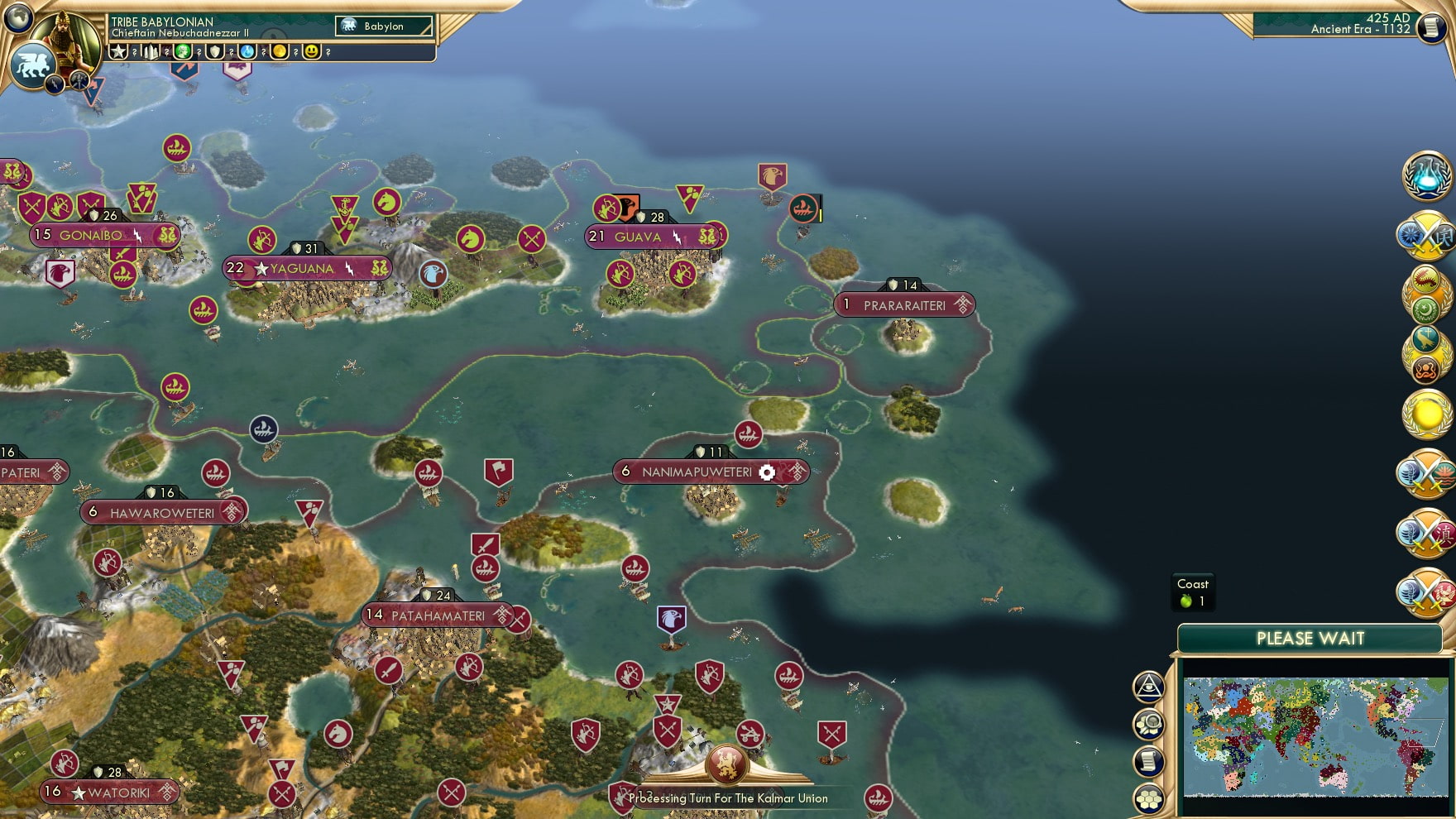
Task: Click the shield icon in the top stat bar
Action: (x=214, y=52)
